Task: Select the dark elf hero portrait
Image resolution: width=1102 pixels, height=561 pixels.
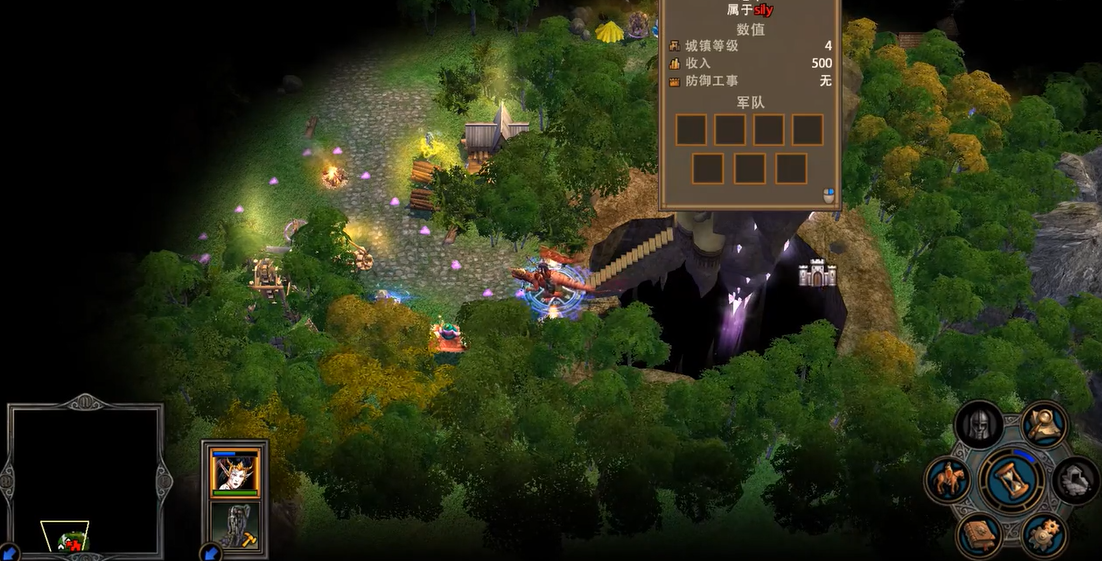Action: 236,472
